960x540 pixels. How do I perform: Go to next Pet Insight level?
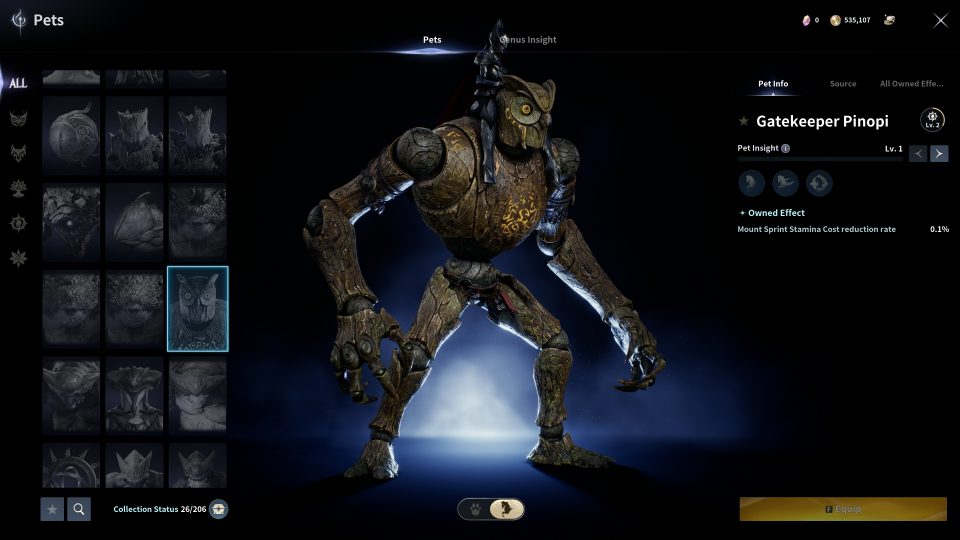[939, 153]
